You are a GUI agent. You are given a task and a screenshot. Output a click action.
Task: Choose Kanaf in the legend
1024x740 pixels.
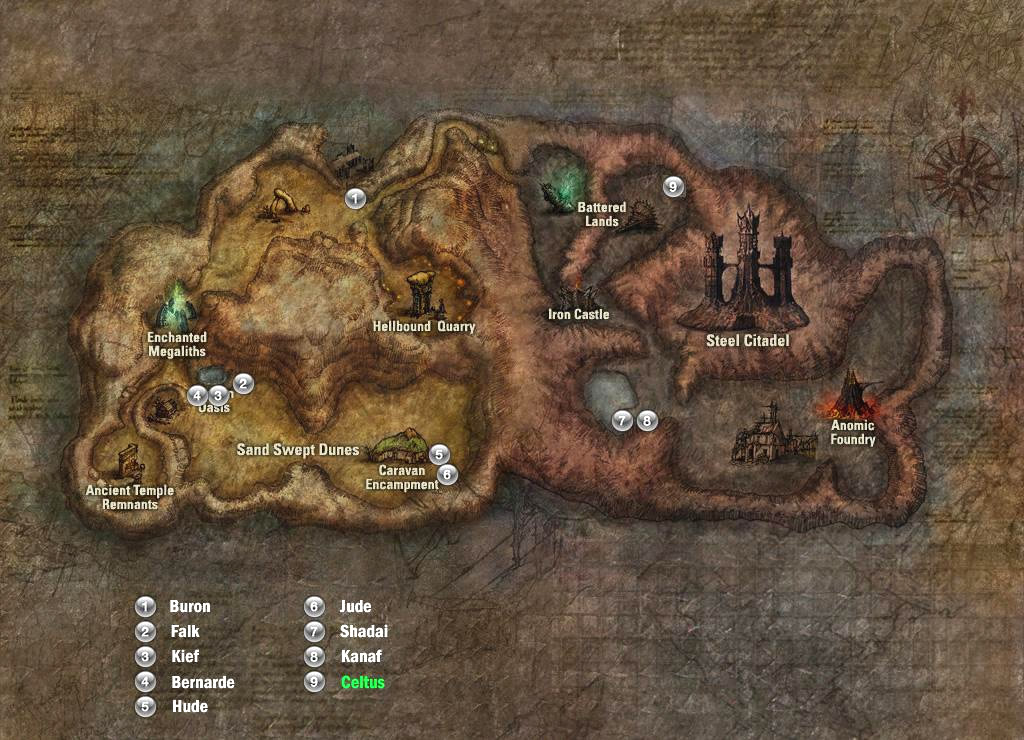pos(361,657)
